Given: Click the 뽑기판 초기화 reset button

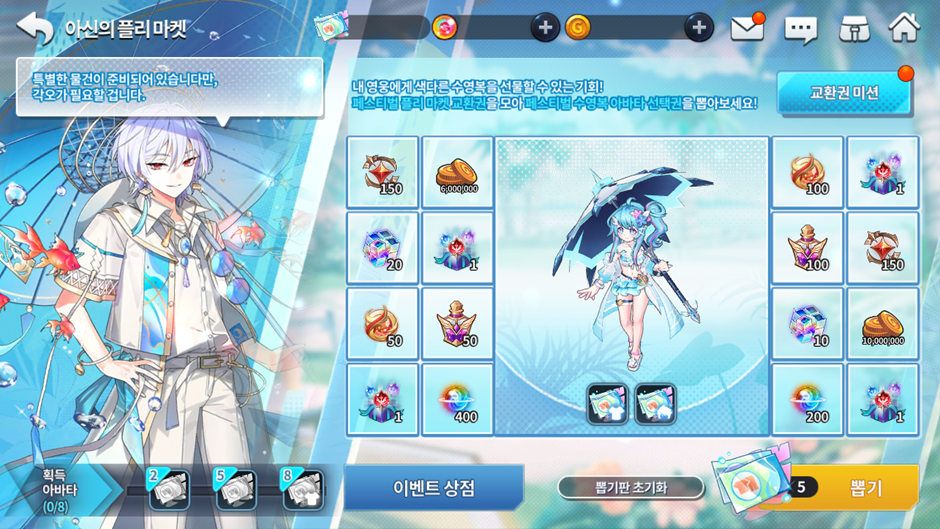Looking at the screenshot, I should (x=630, y=488).
